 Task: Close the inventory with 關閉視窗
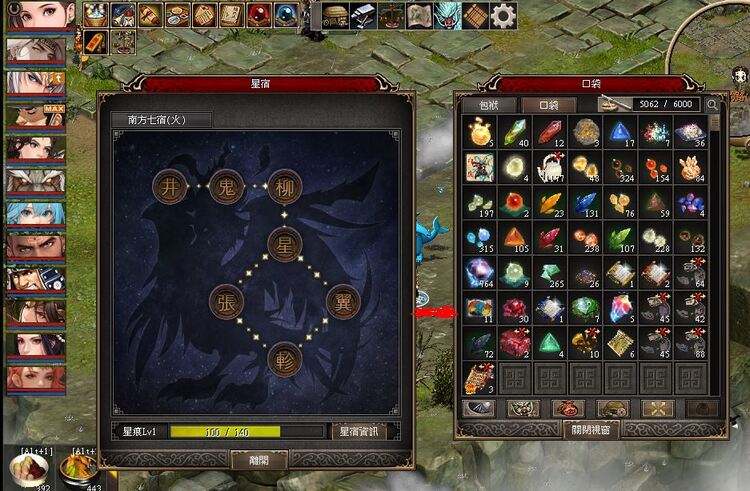click(589, 430)
